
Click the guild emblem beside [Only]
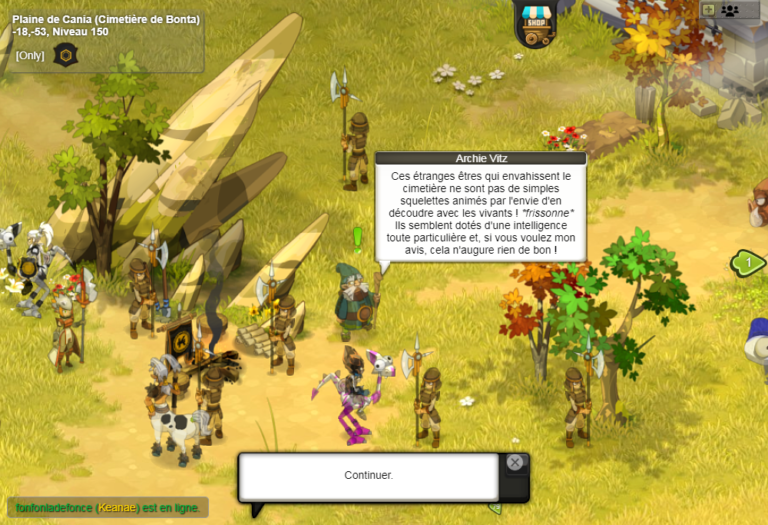[x=65, y=55]
